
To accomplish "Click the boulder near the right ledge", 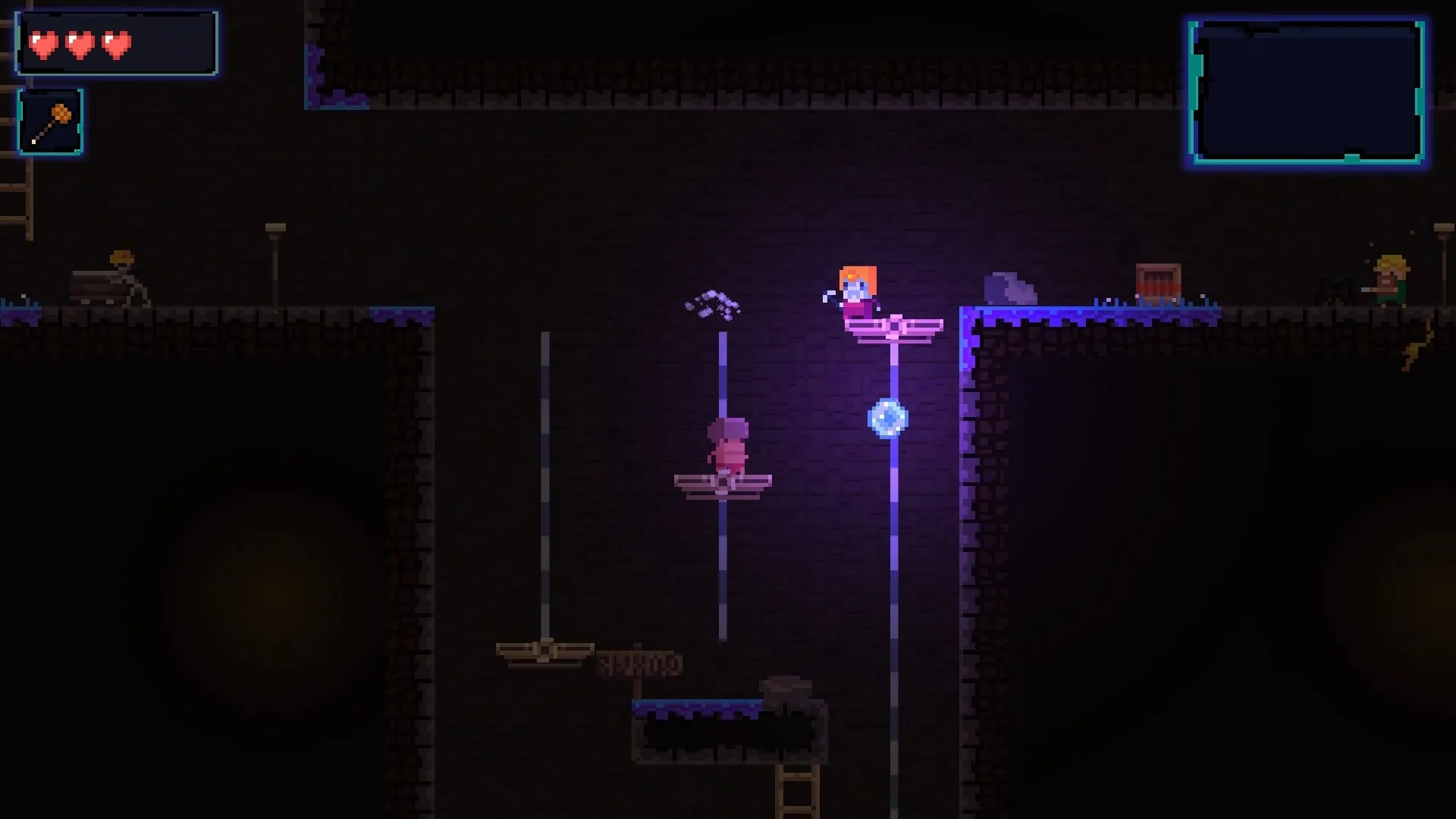I will (1009, 290).
